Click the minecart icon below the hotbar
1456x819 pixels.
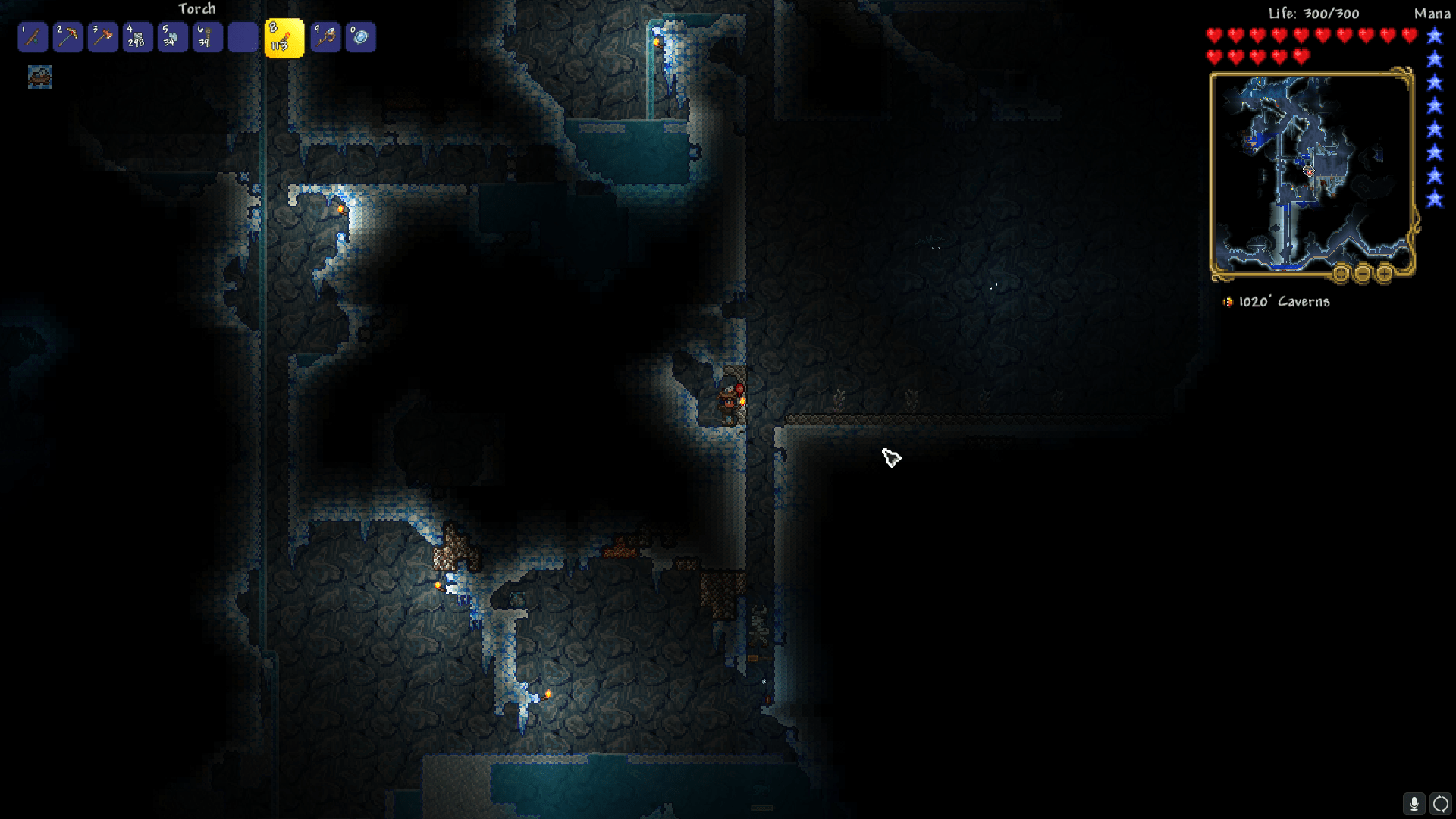coord(39,77)
